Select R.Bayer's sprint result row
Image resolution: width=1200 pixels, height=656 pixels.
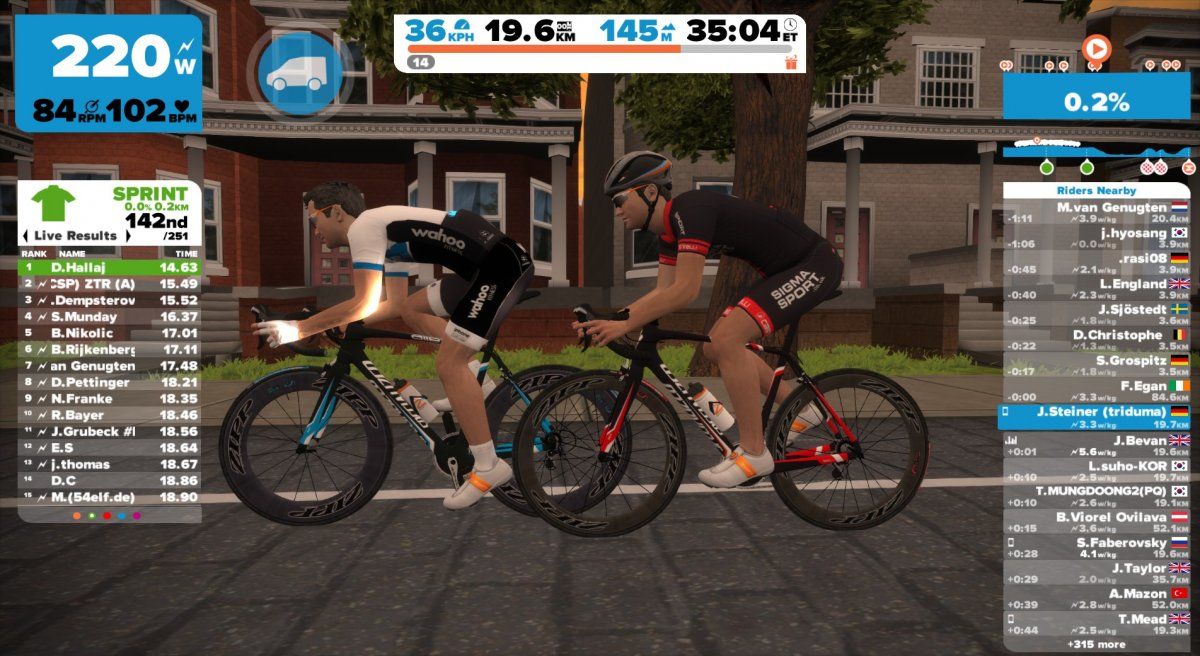110,414
